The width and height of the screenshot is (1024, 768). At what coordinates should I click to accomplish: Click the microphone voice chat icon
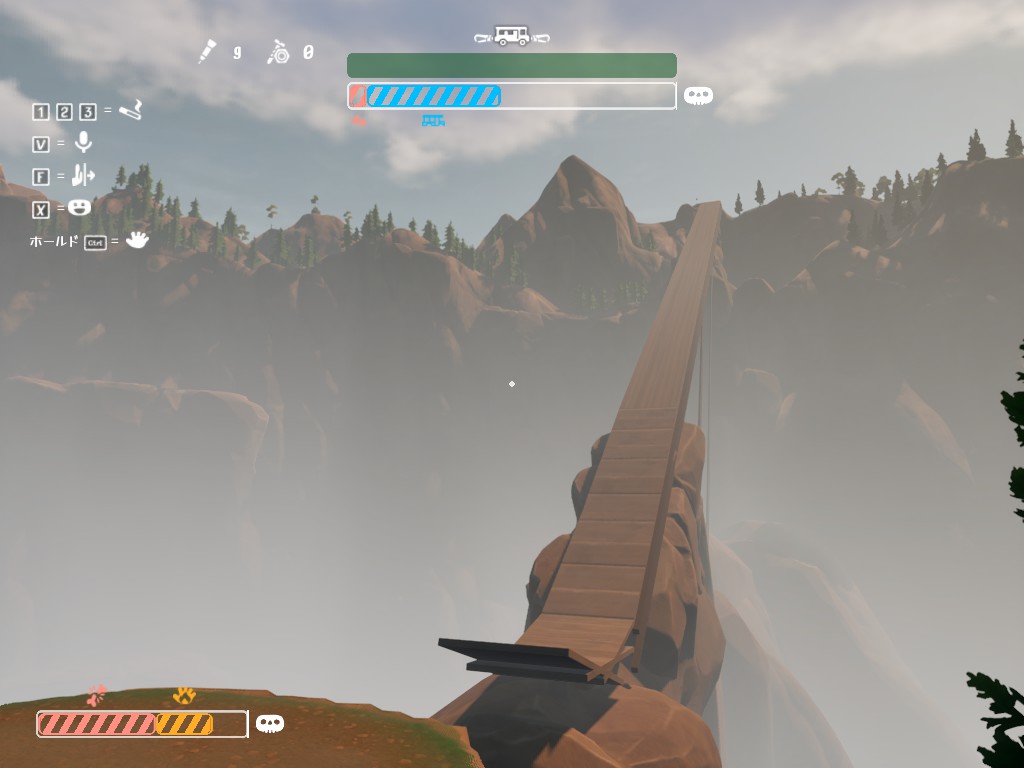pos(83,143)
